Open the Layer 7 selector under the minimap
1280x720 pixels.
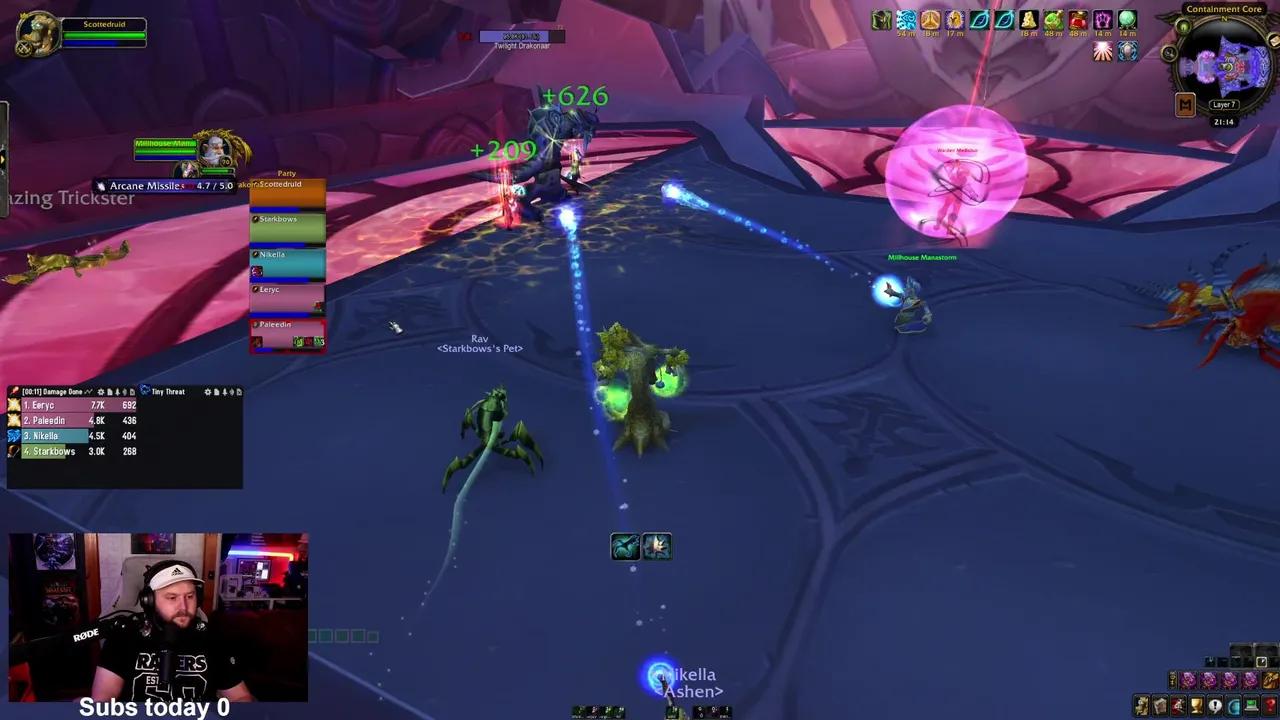click(x=1224, y=104)
